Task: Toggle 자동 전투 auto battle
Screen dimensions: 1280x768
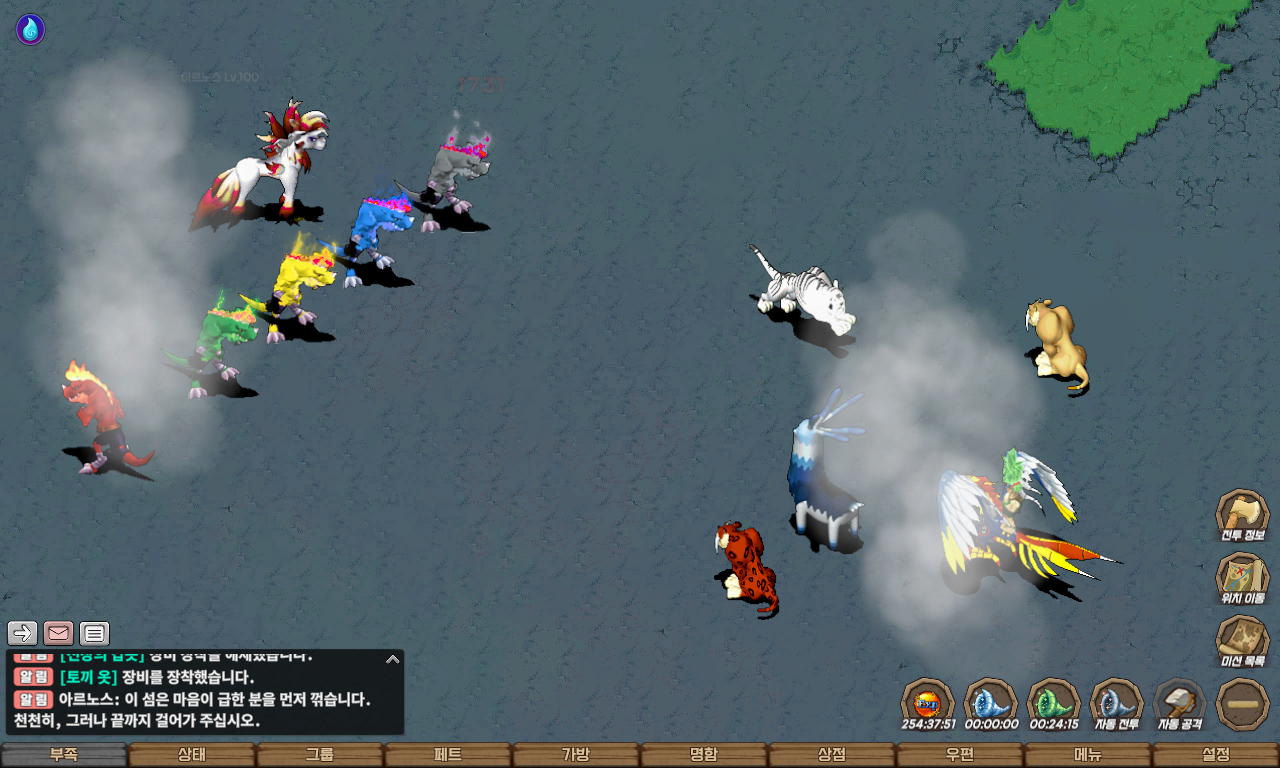Action: click(x=1116, y=703)
